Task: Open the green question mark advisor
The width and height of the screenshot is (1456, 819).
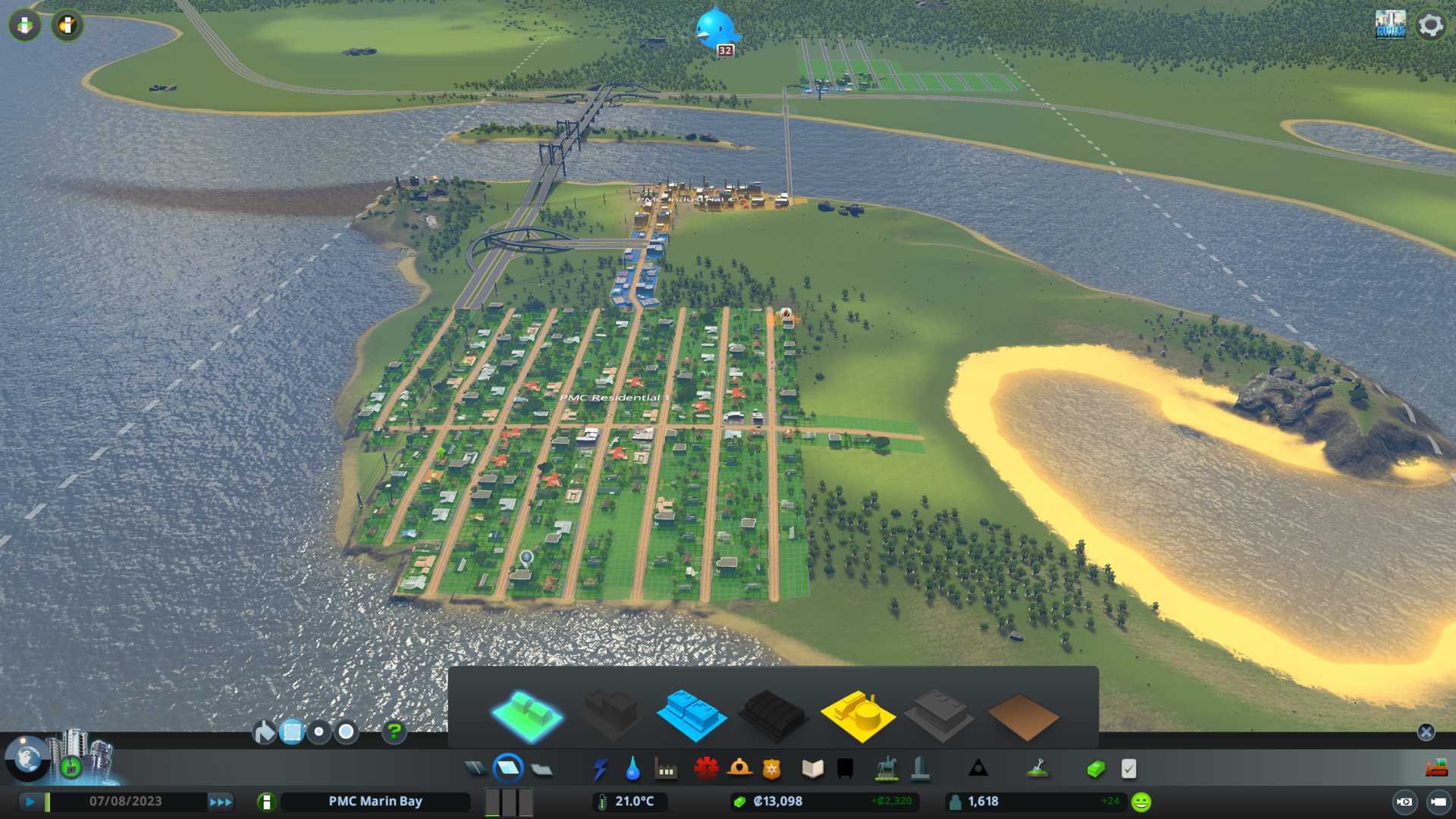Action: click(394, 732)
